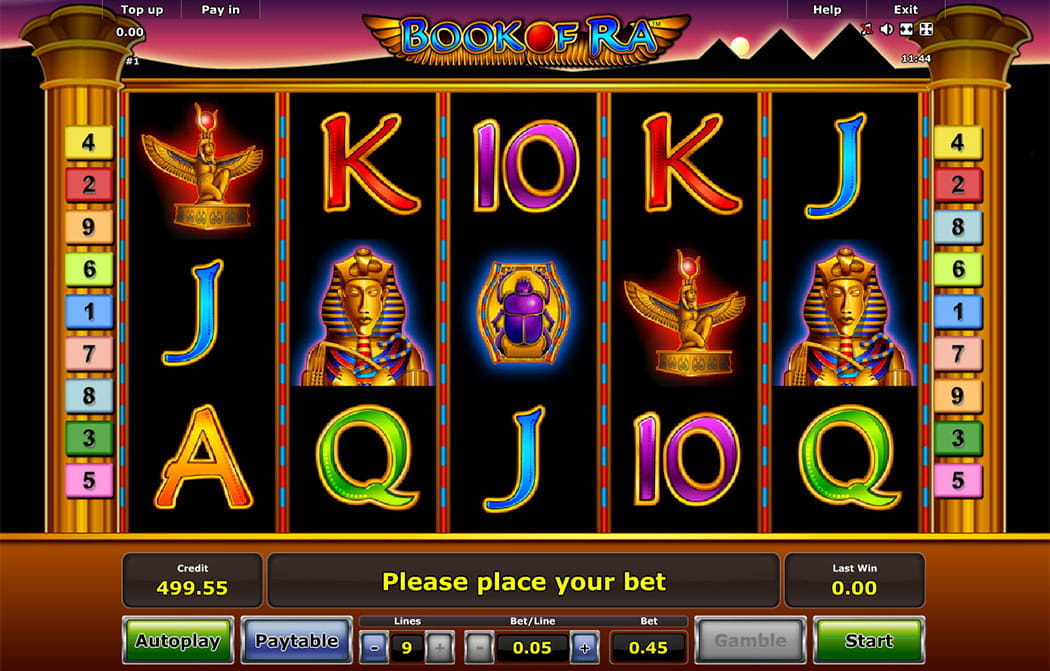This screenshot has height=671, width=1050.
Task: Exit the game
Action: point(906,10)
